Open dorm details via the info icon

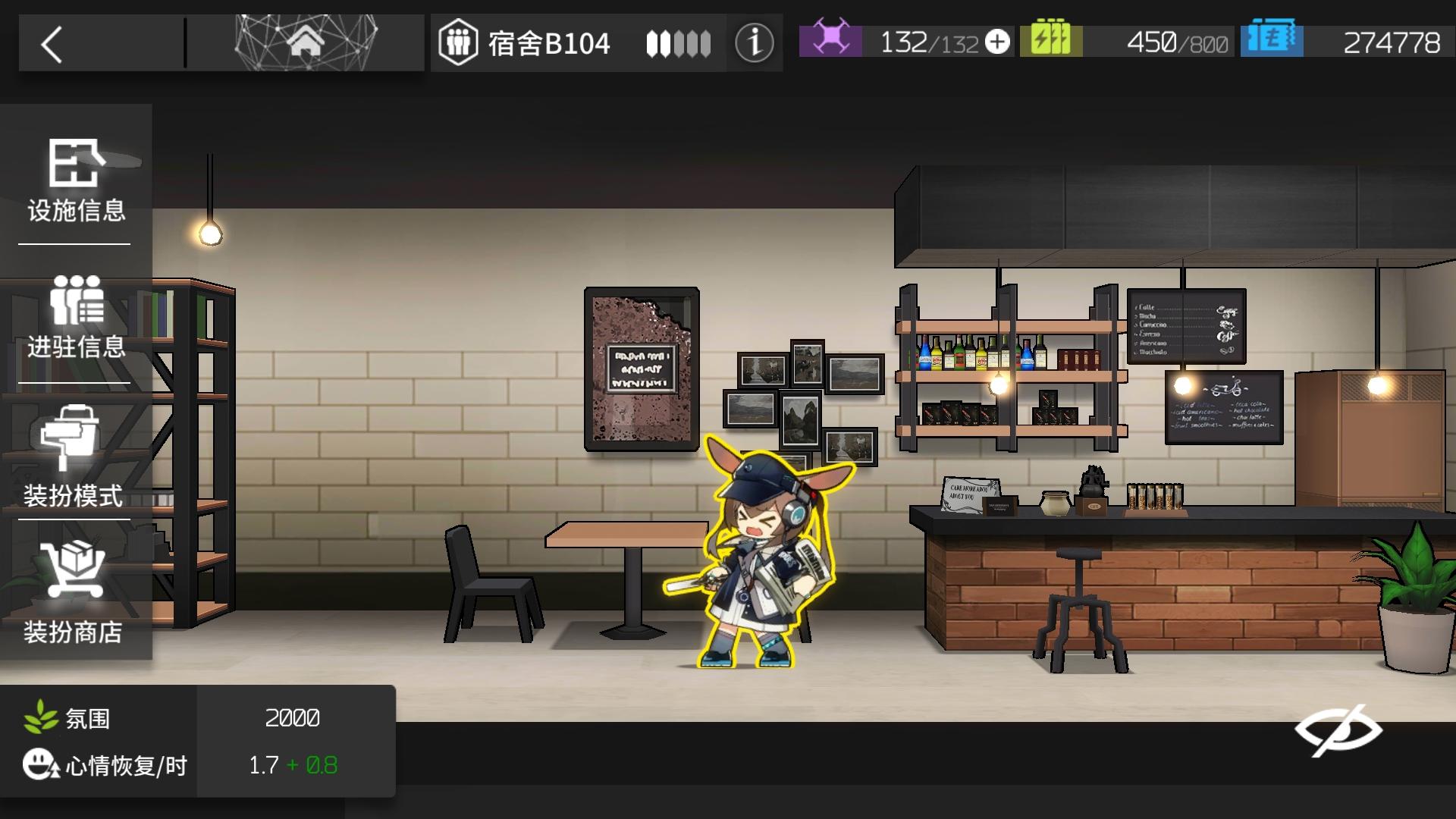753,42
